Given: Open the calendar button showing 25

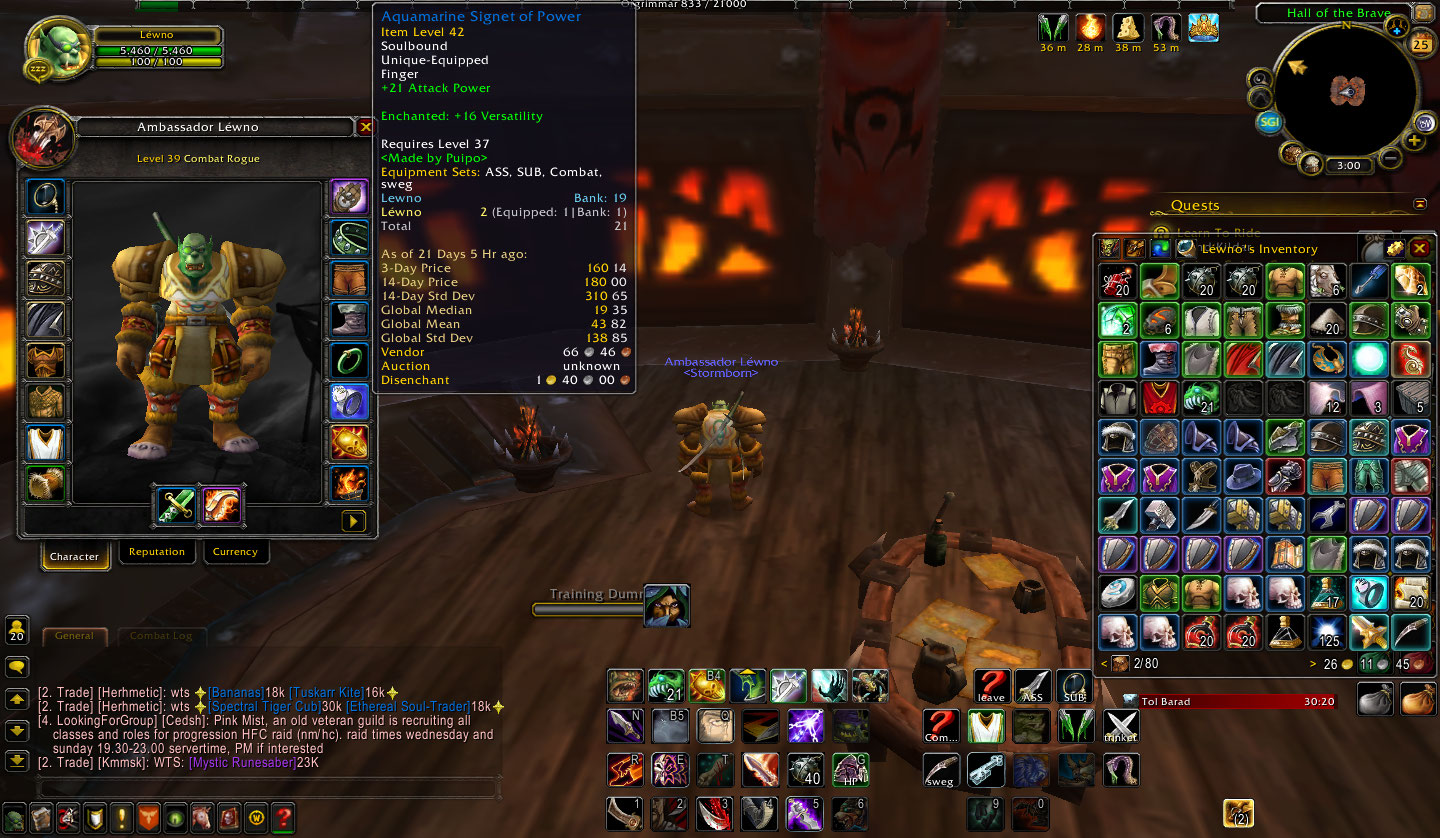Looking at the screenshot, I should [x=1421, y=43].
